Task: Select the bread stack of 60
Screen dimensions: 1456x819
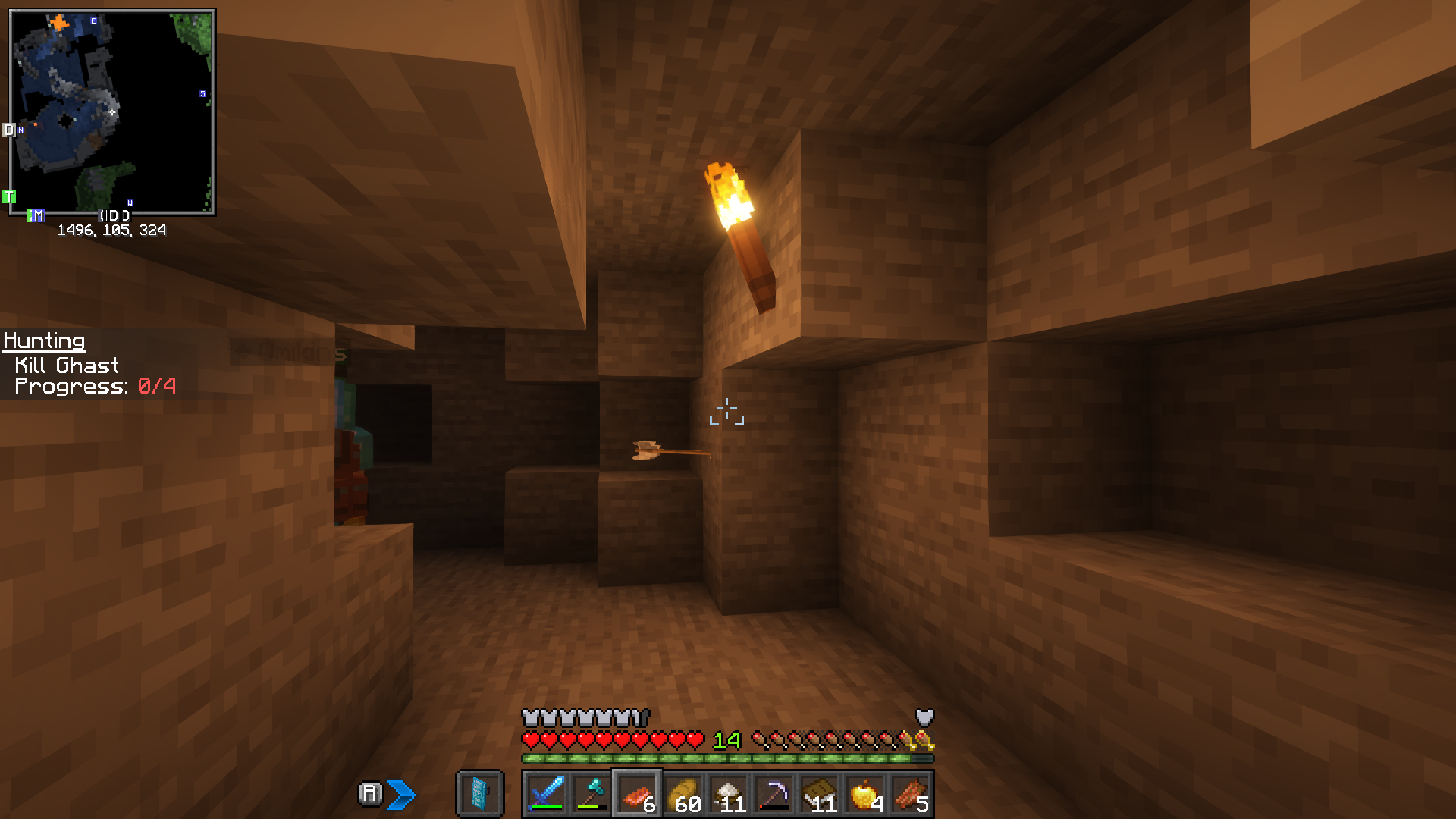Action: pyautogui.click(x=682, y=794)
